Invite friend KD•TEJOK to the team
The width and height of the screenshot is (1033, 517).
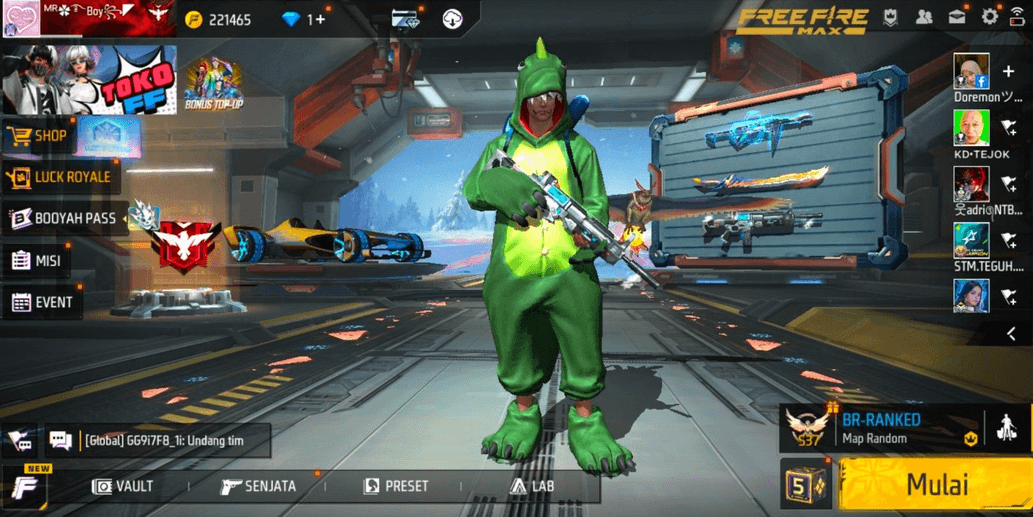point(1008,128)
